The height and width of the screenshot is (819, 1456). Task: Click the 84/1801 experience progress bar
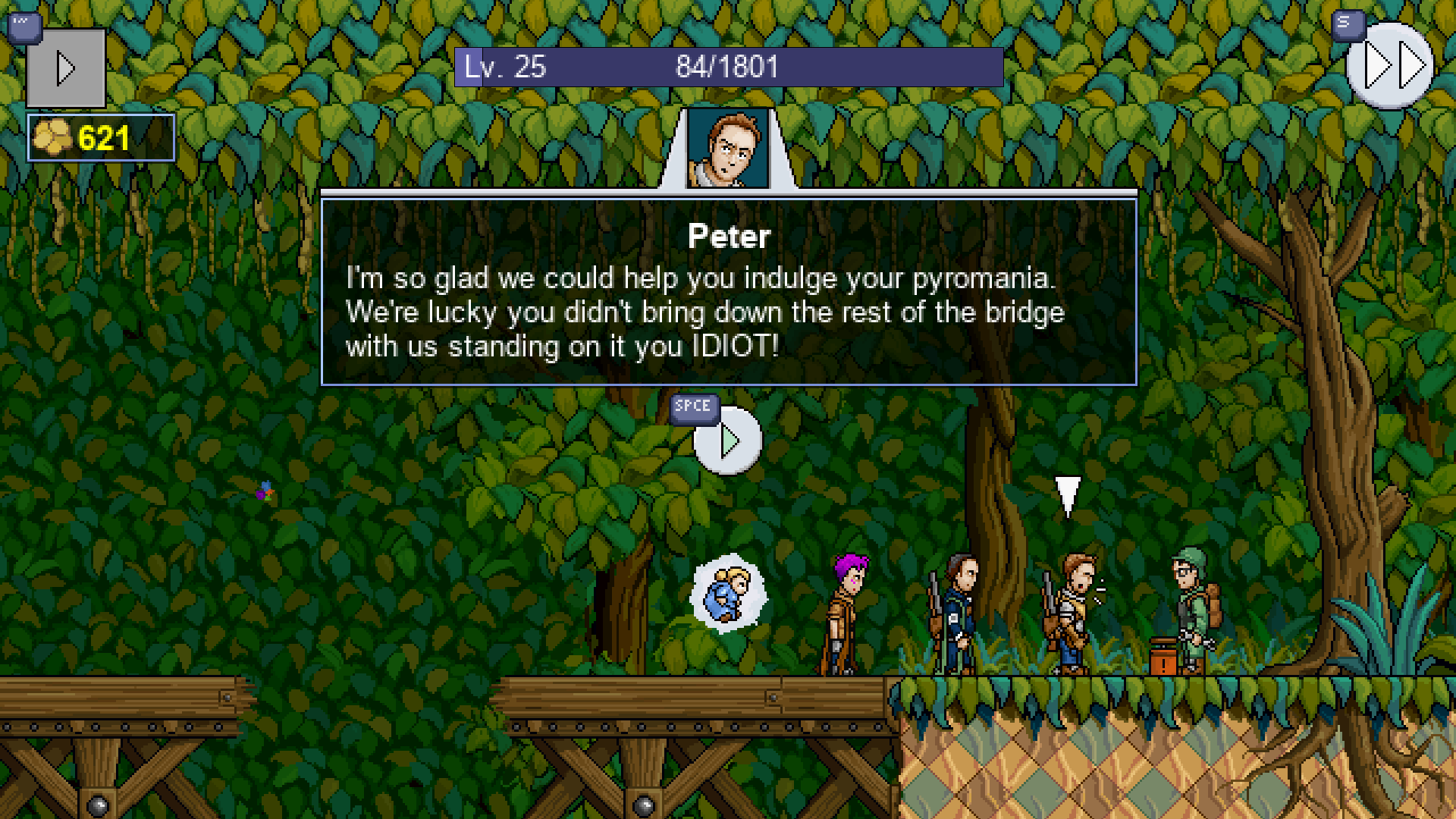(725, 67)
